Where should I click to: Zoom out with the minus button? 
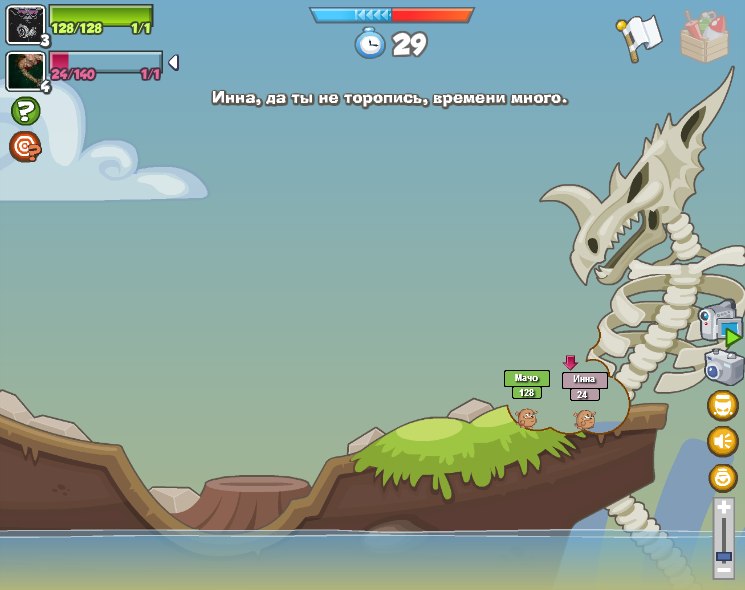723,571
